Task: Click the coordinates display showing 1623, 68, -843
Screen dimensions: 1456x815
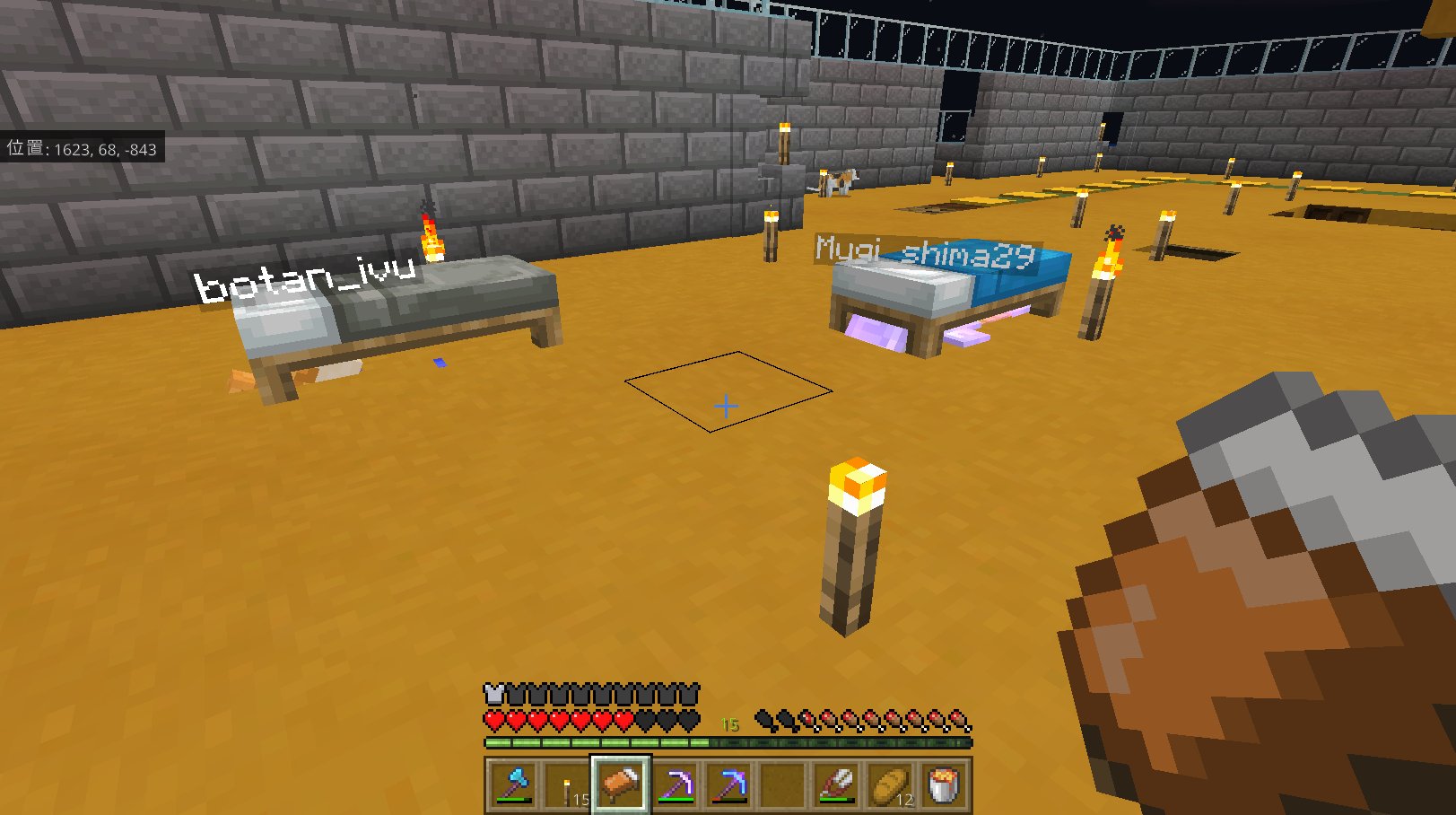Action: point(81,149)
